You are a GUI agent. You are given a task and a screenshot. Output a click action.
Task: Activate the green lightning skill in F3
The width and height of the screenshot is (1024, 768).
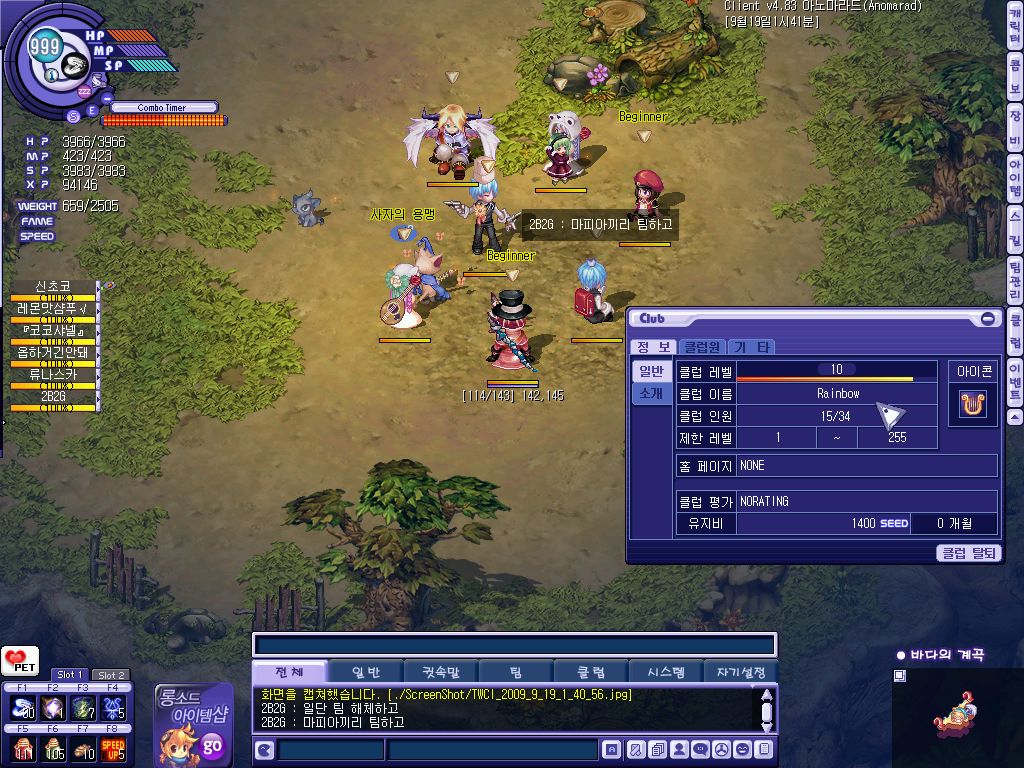tap(83, 707)
